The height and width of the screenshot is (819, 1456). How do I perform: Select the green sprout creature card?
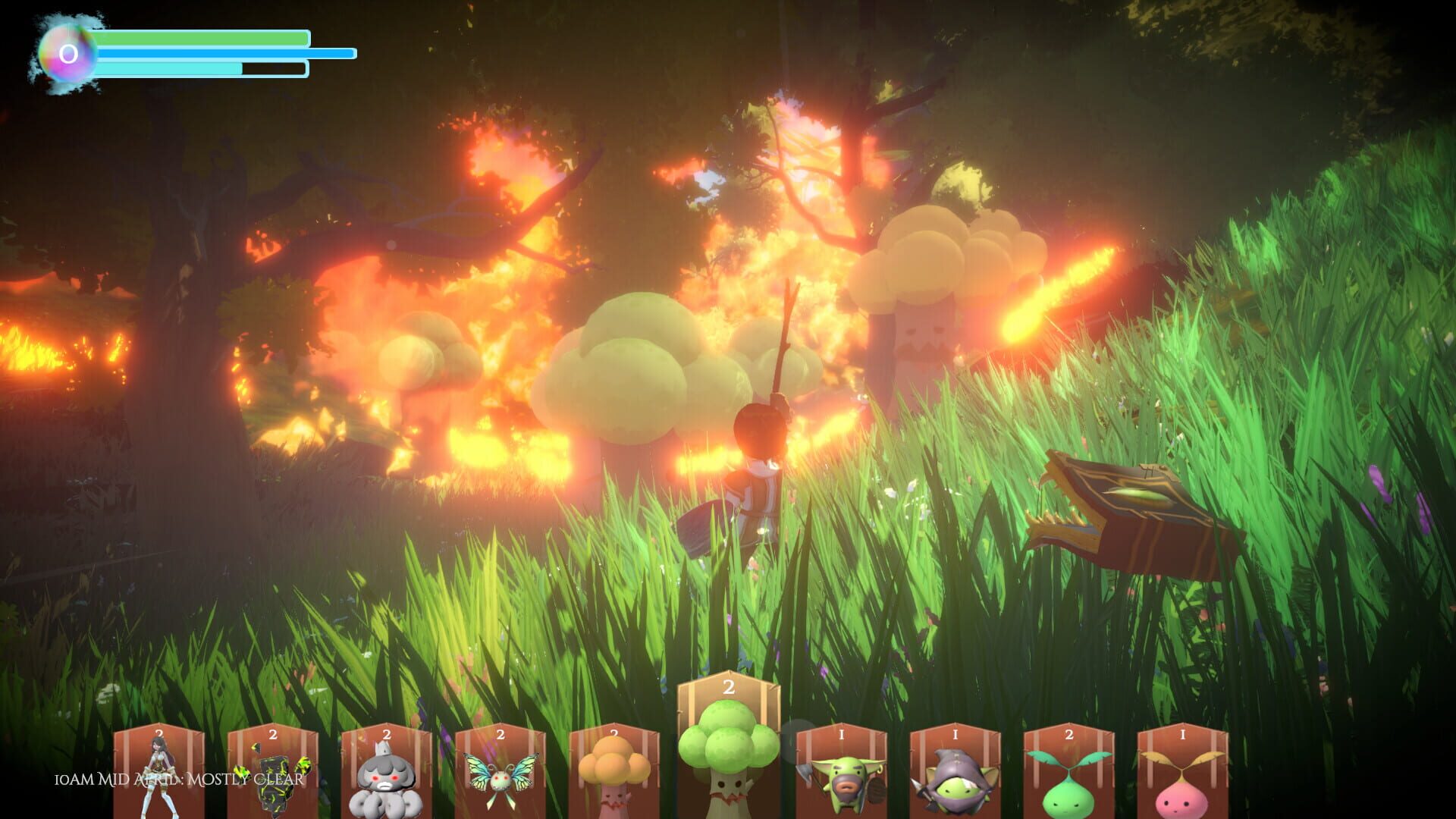pos(1071,773)
